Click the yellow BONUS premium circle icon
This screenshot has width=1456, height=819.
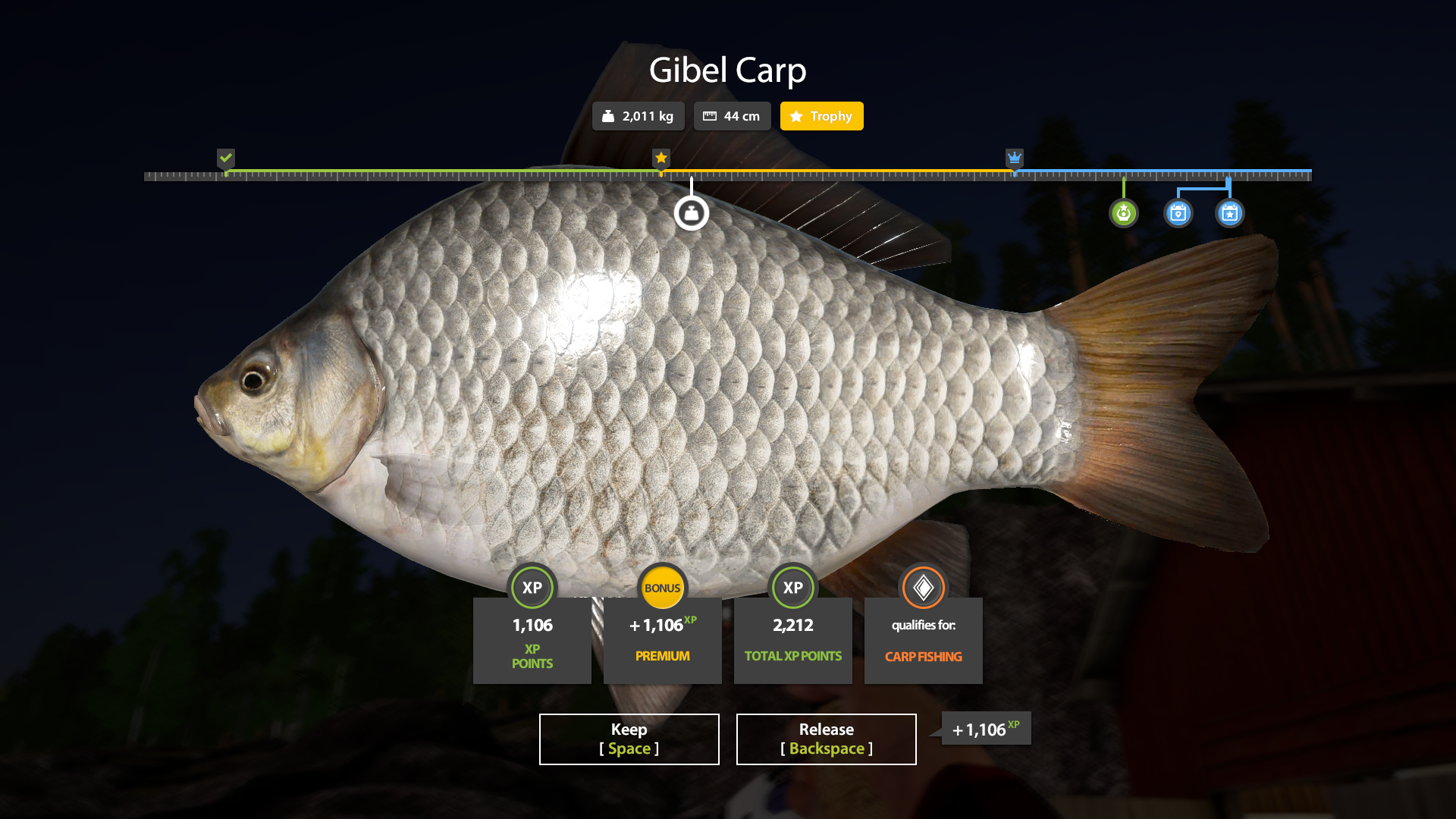click(x=662, y=588)
